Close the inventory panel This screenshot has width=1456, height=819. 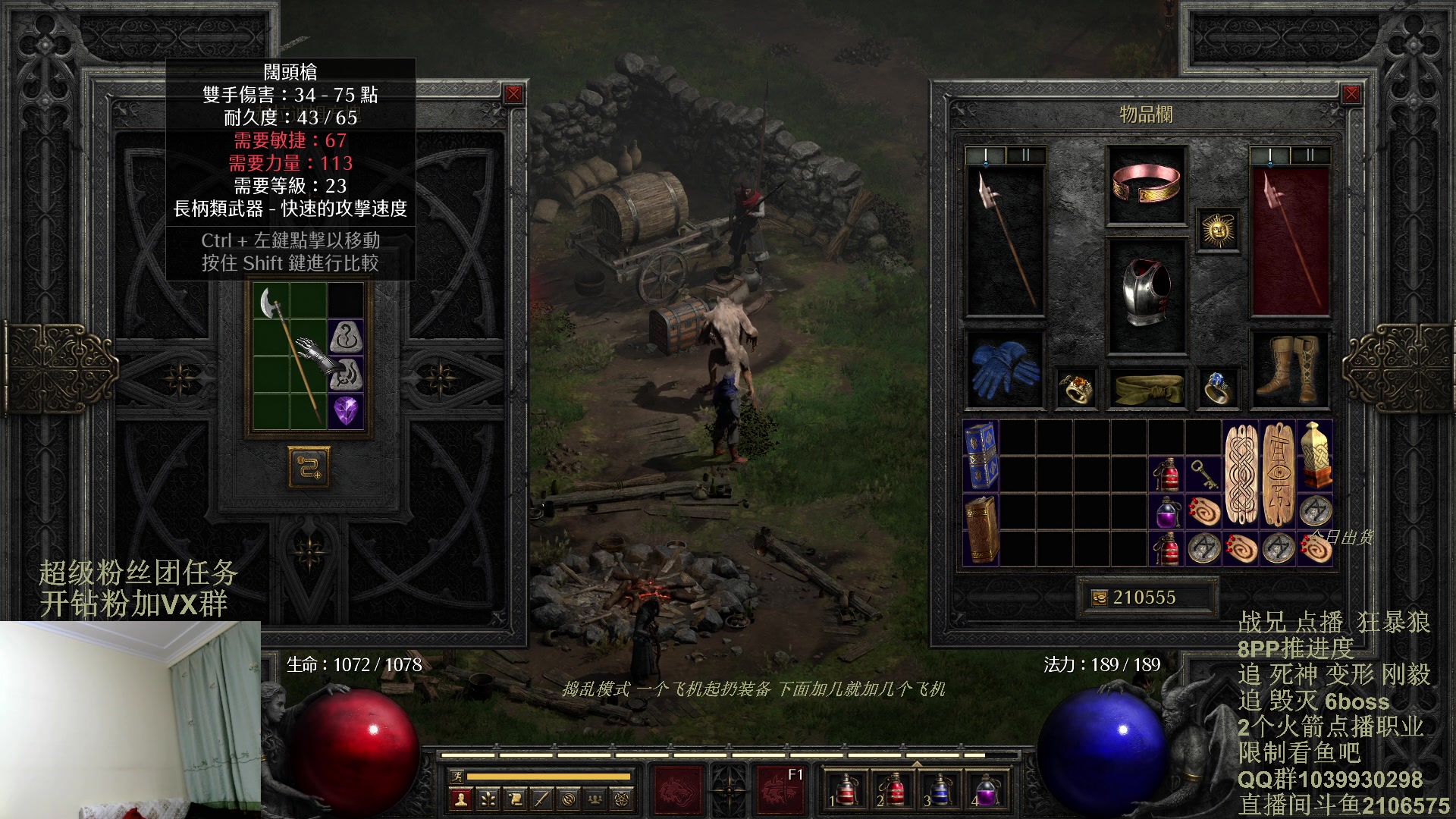pyautogui.click(x=1351, y=94)
